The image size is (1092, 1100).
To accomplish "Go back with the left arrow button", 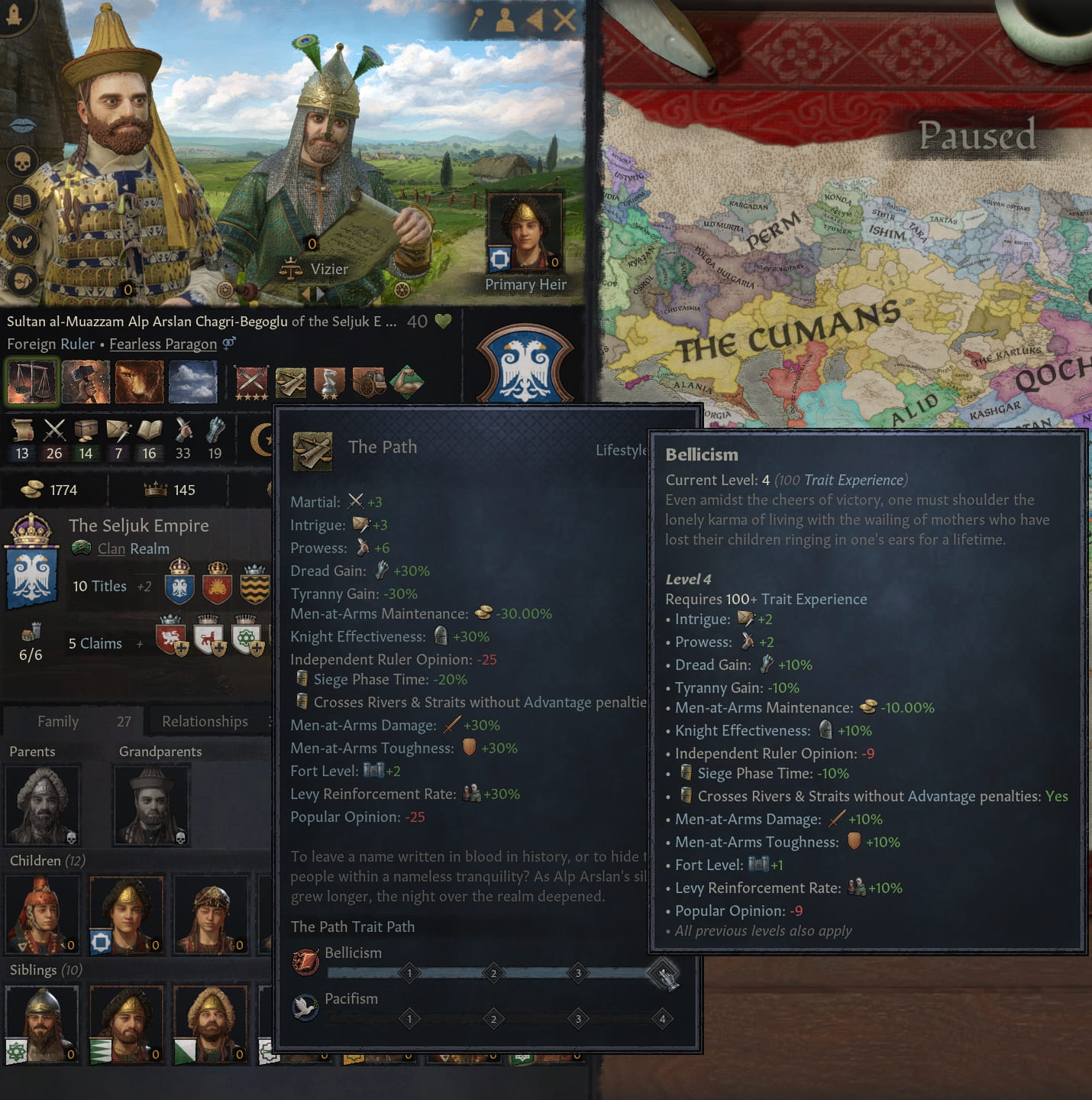I will tap(535, 20).
